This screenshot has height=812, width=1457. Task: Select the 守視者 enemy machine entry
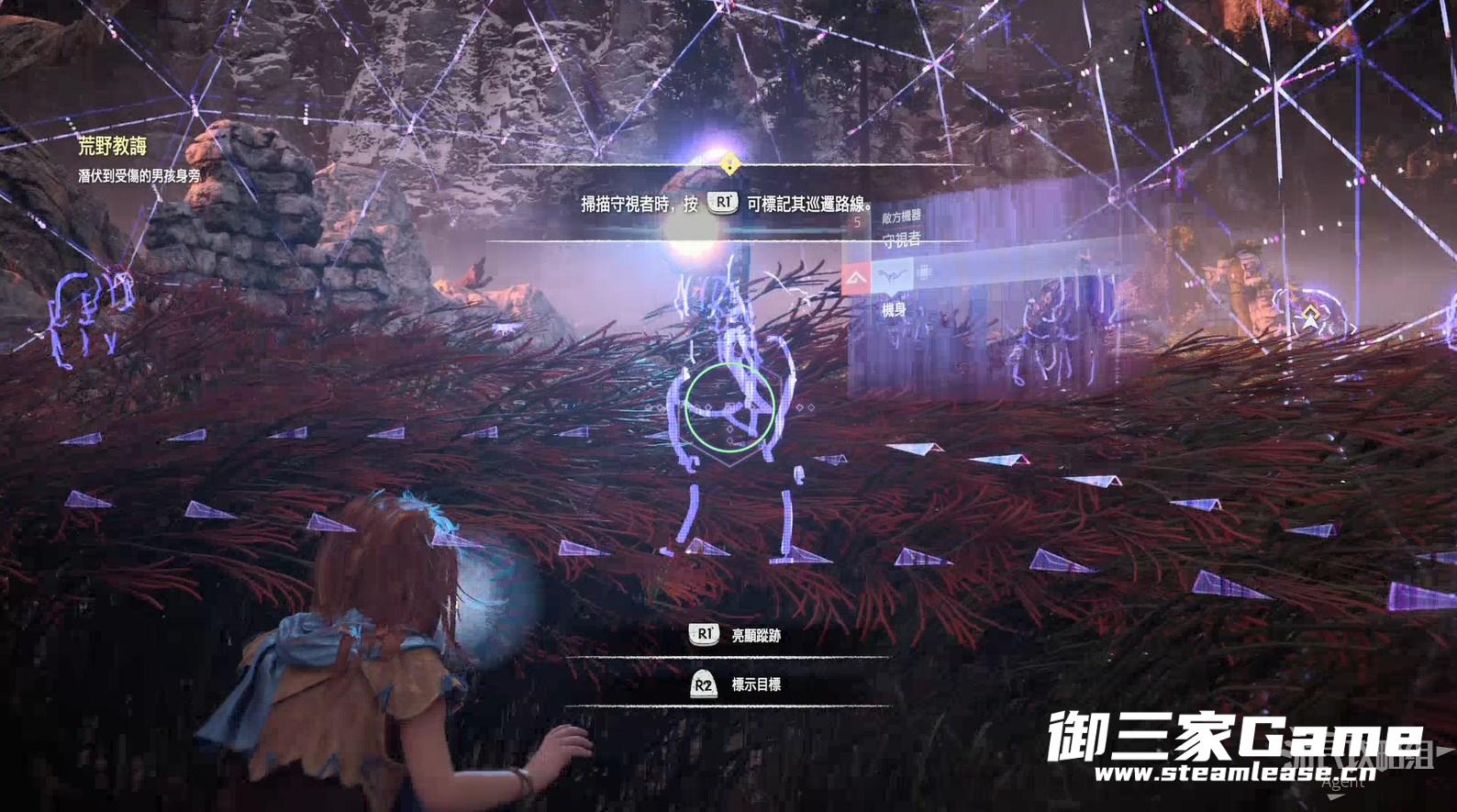coord(901,240)
